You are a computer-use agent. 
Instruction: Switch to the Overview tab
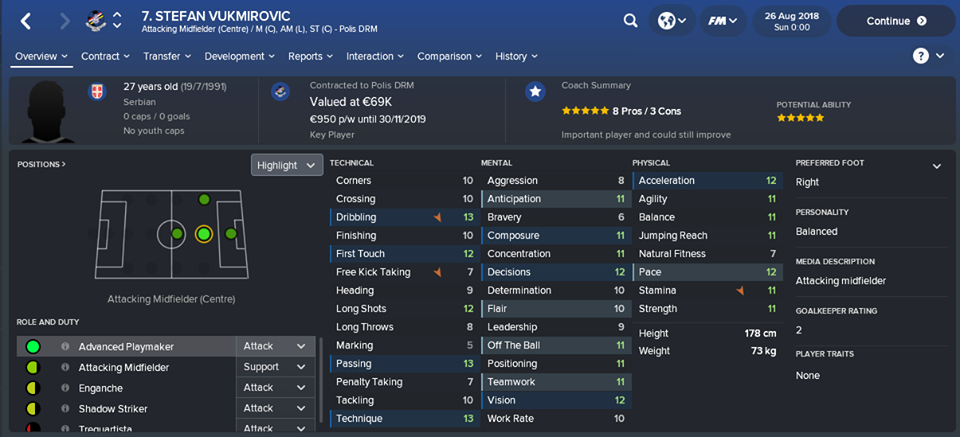point(41,56)
